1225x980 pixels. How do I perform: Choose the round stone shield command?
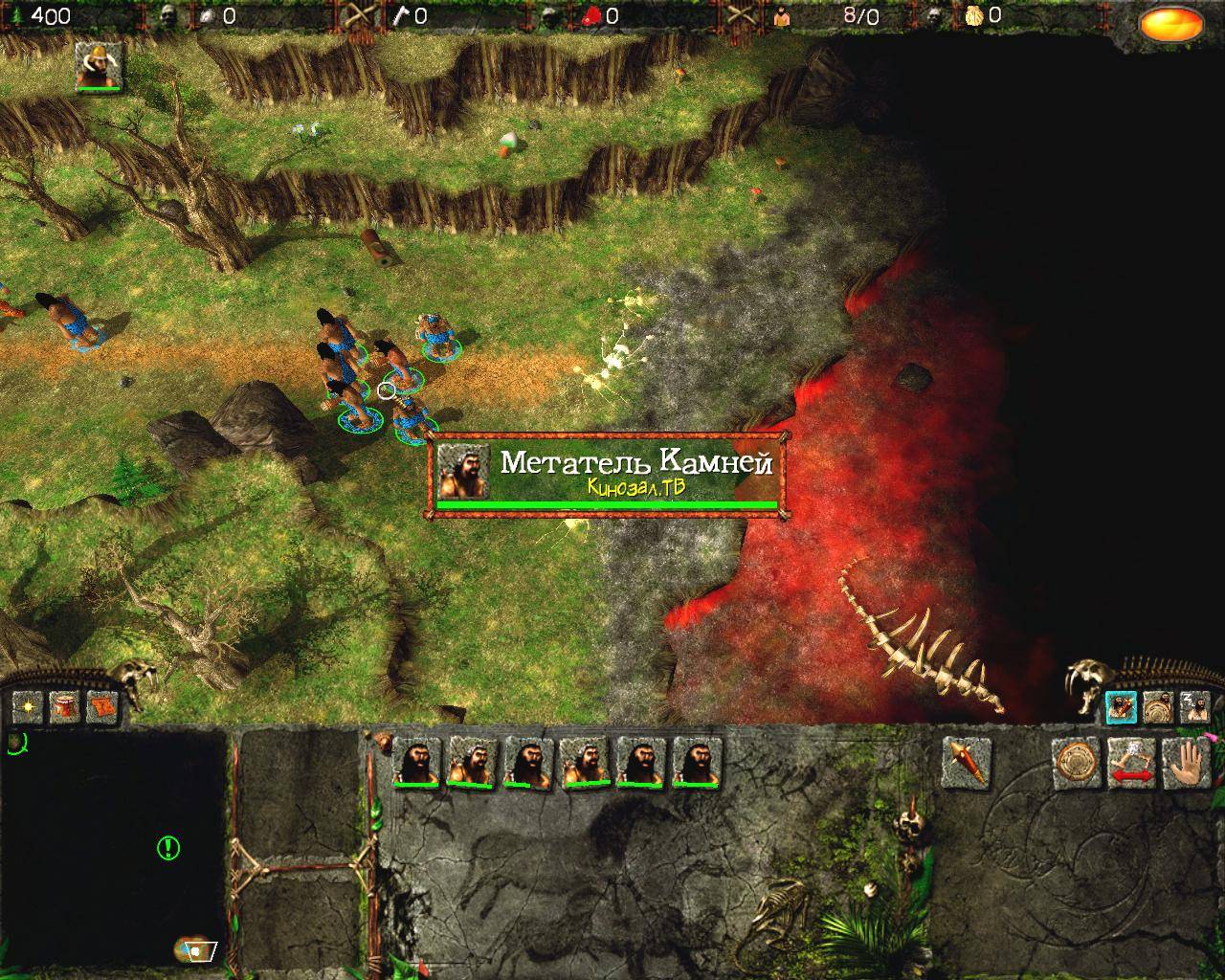1076,763
